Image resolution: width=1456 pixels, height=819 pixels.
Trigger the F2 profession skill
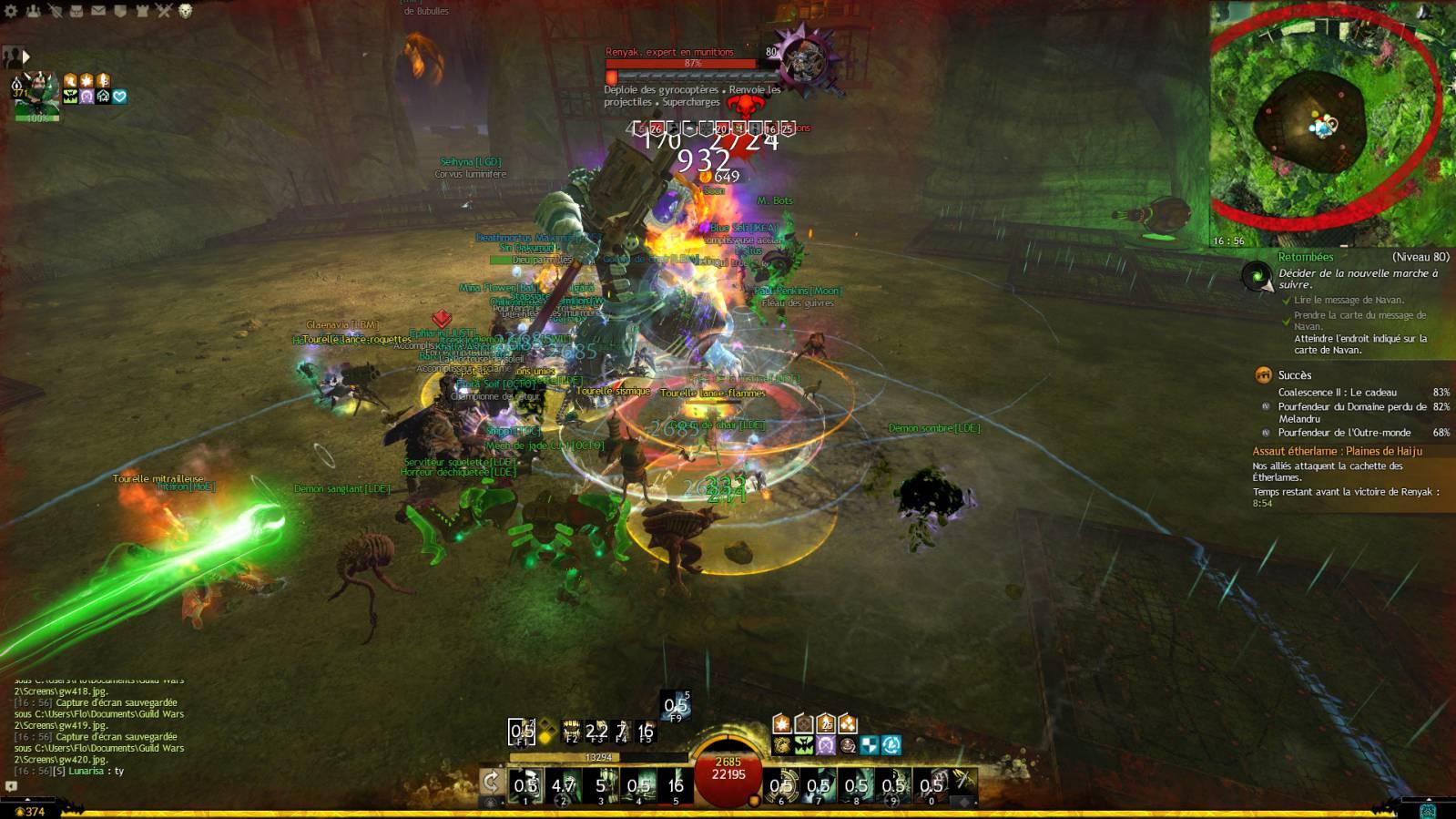click(572, 731)
